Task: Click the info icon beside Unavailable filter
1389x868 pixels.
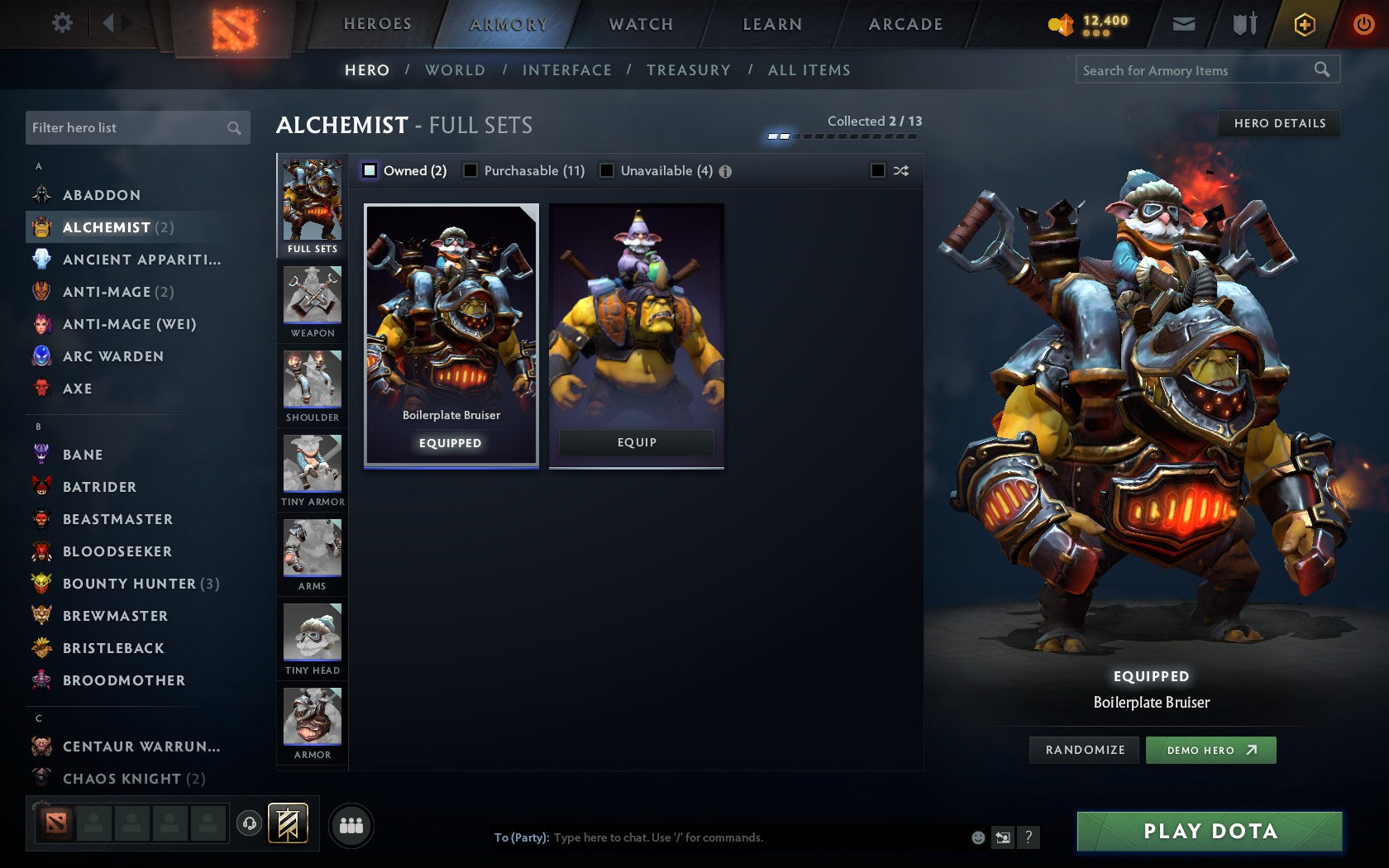Action: pyautogui.click(x=725, y=170)
